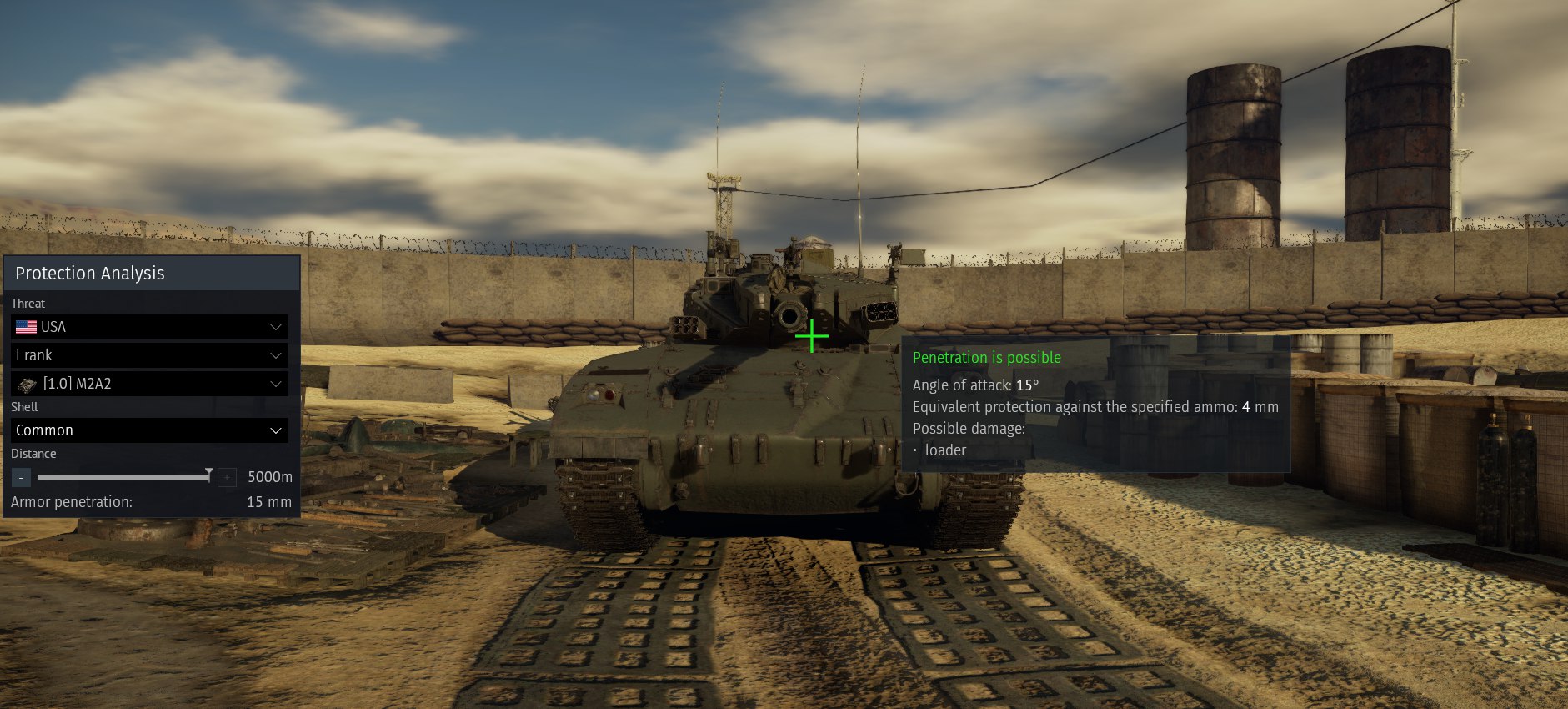Increase distance with the plus button

point(226,477)
